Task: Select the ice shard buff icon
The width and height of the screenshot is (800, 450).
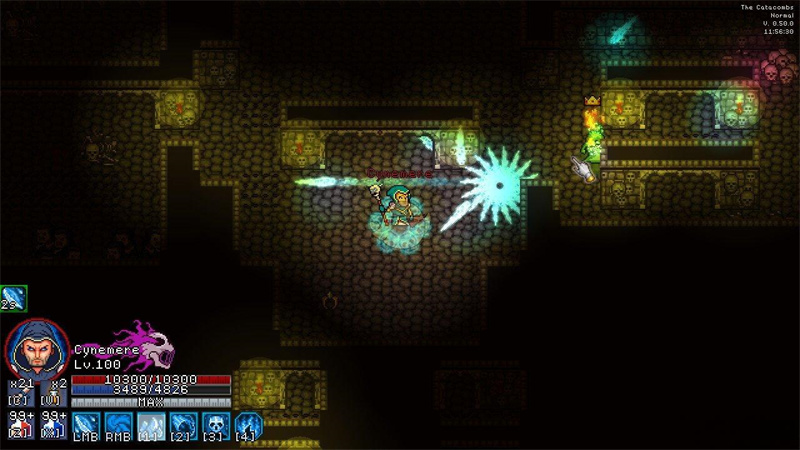Action: click(x=14, y=298)
